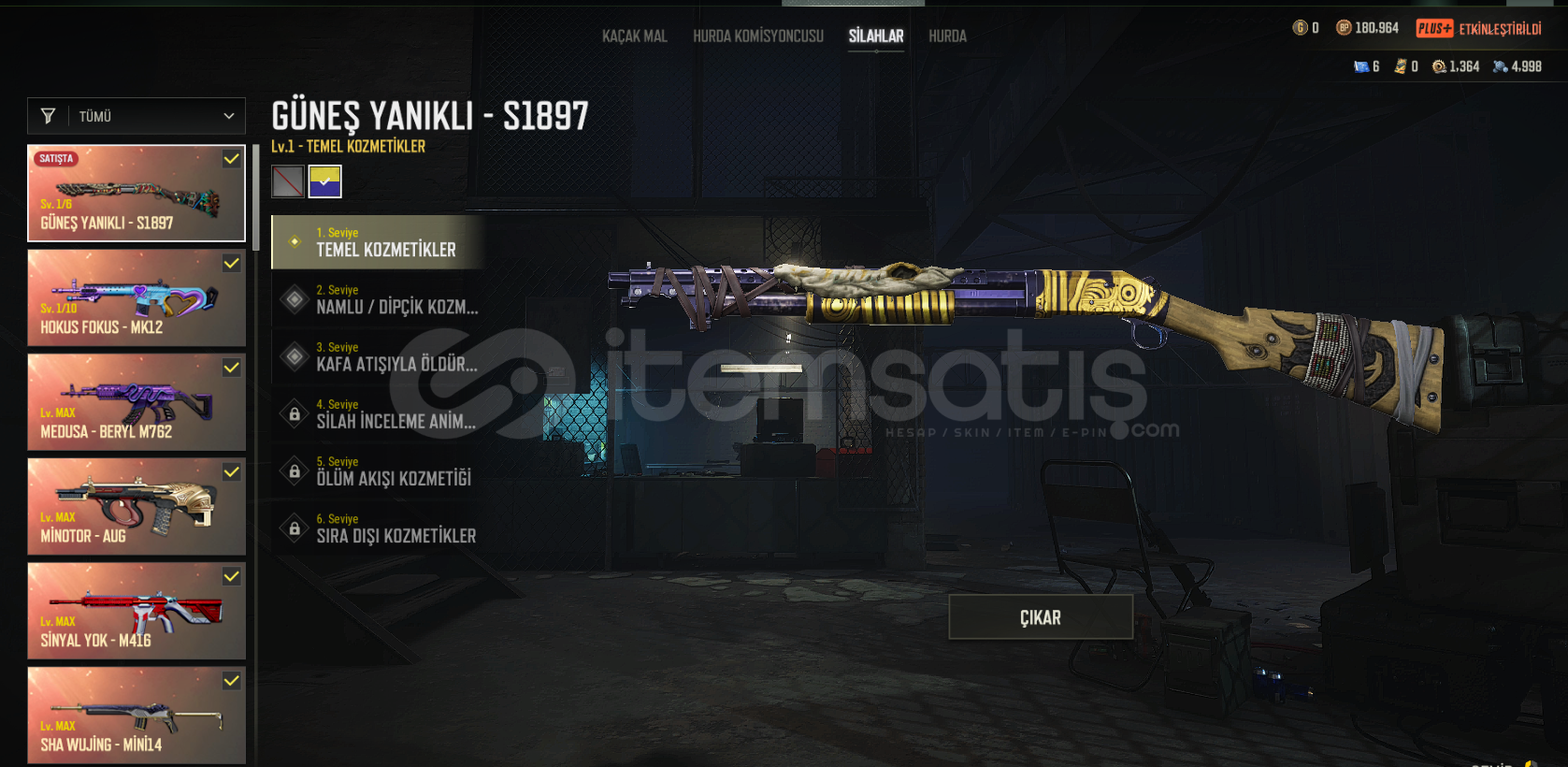Open level 6 Sıra Dışı Kozmetikler
The image size is (1568, 767).
pos(378,528)
